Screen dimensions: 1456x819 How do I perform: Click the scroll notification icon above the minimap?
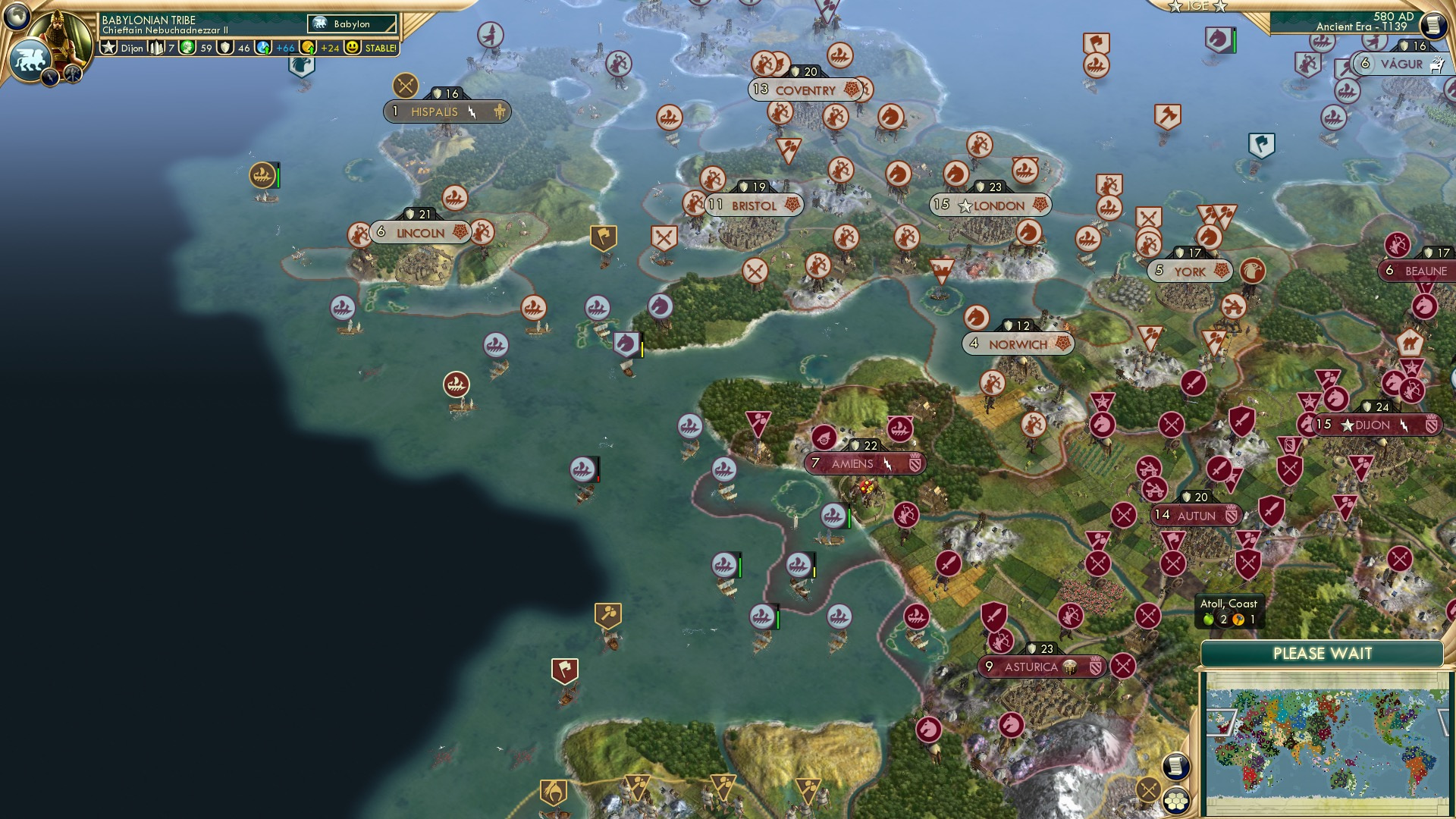pos(1176,766)
